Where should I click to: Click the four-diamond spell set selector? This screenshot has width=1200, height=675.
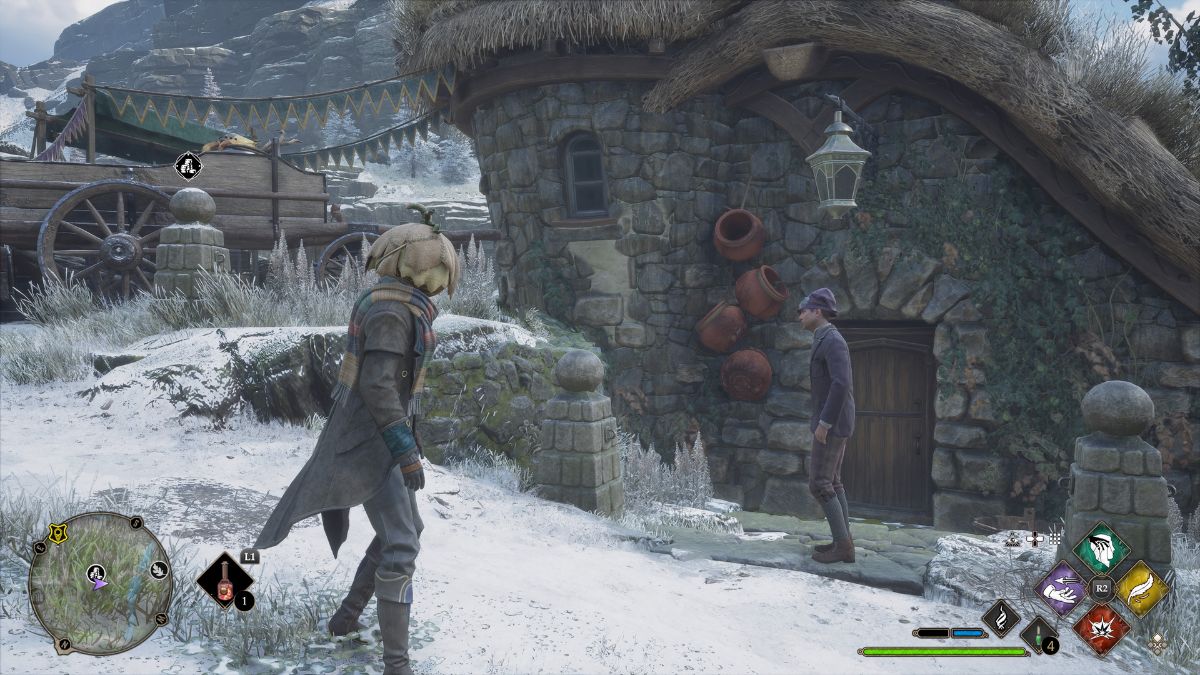(x=1157, y=645)
